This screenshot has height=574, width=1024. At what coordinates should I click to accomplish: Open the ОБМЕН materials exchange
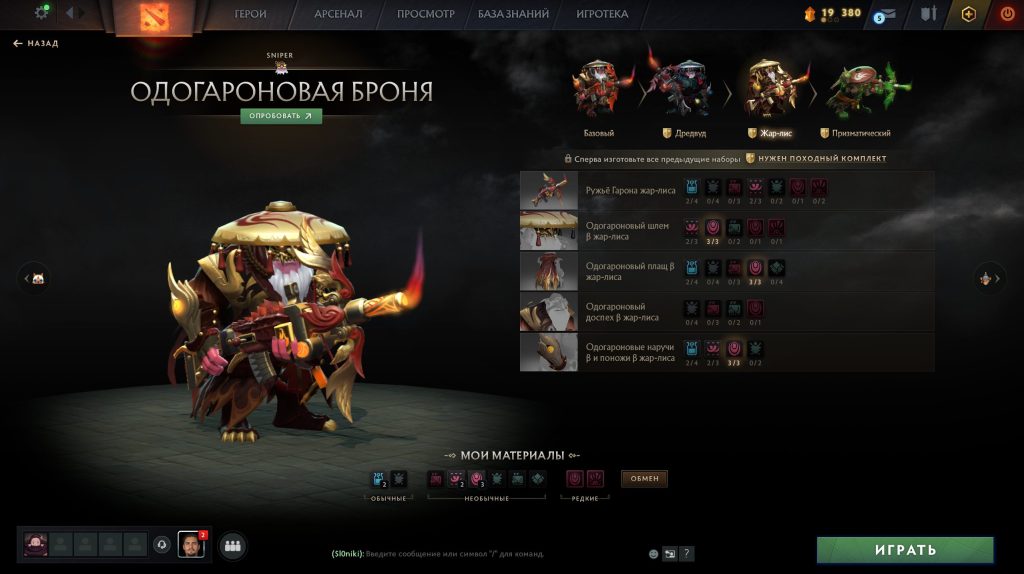[644, 479]
